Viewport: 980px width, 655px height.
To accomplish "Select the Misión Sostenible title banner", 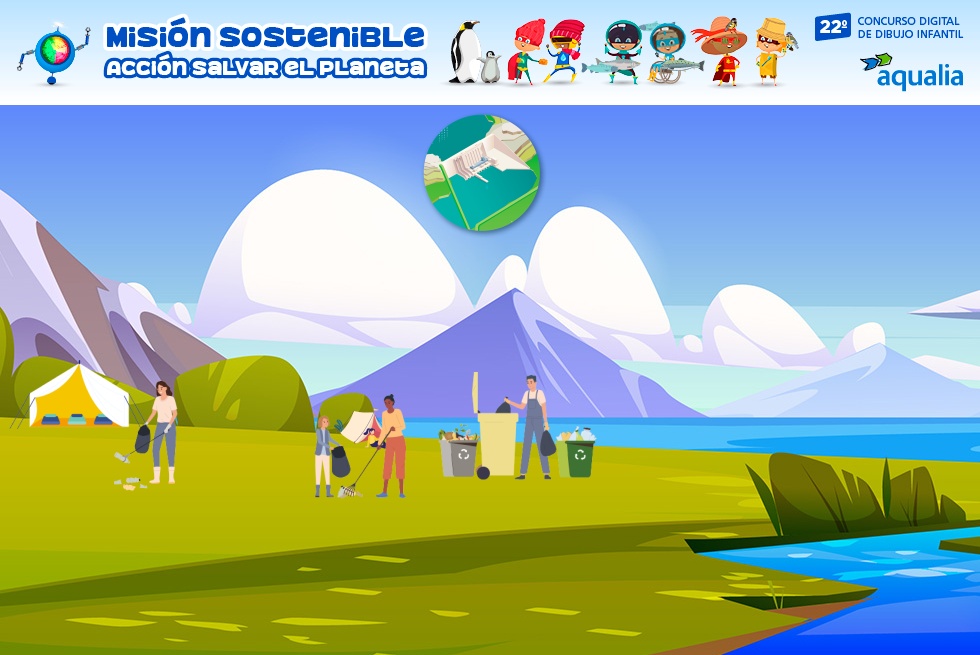I will pyautogui.click(x=265, y=51).
